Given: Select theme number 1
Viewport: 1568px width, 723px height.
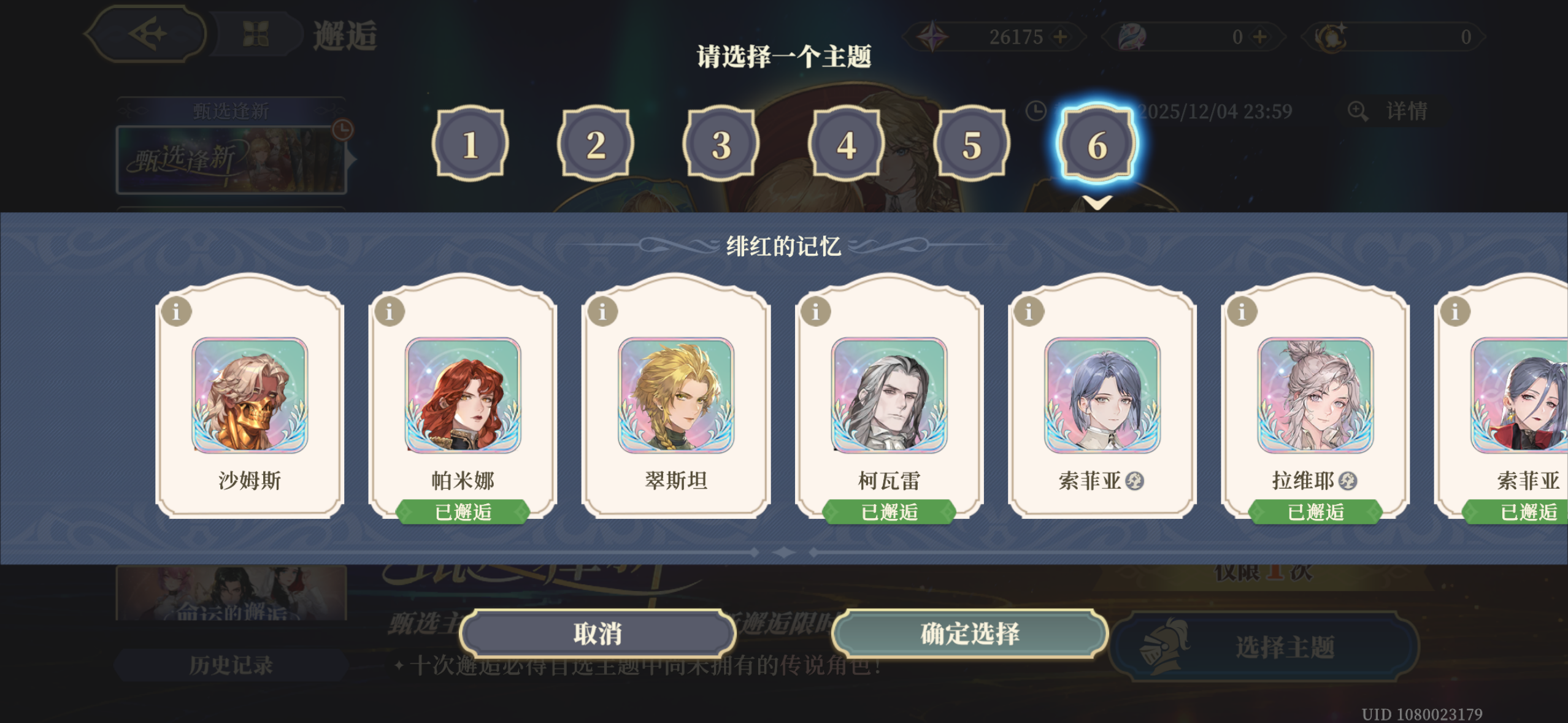Looking at the screenshot, I should [469, 145].
